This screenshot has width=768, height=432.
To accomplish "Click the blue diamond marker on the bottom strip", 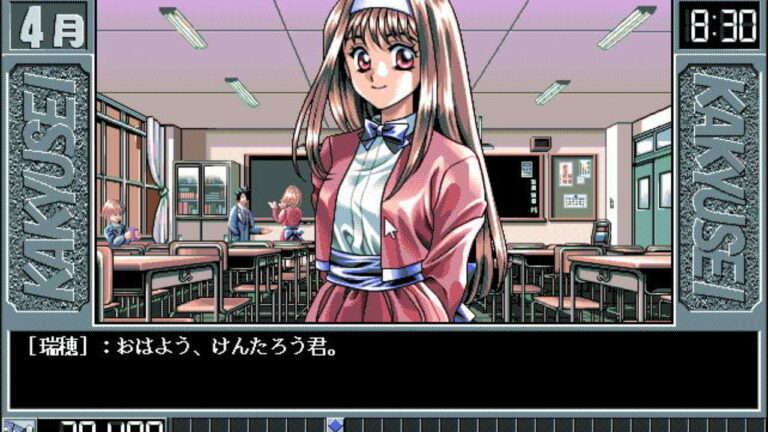I will [336, 425].
